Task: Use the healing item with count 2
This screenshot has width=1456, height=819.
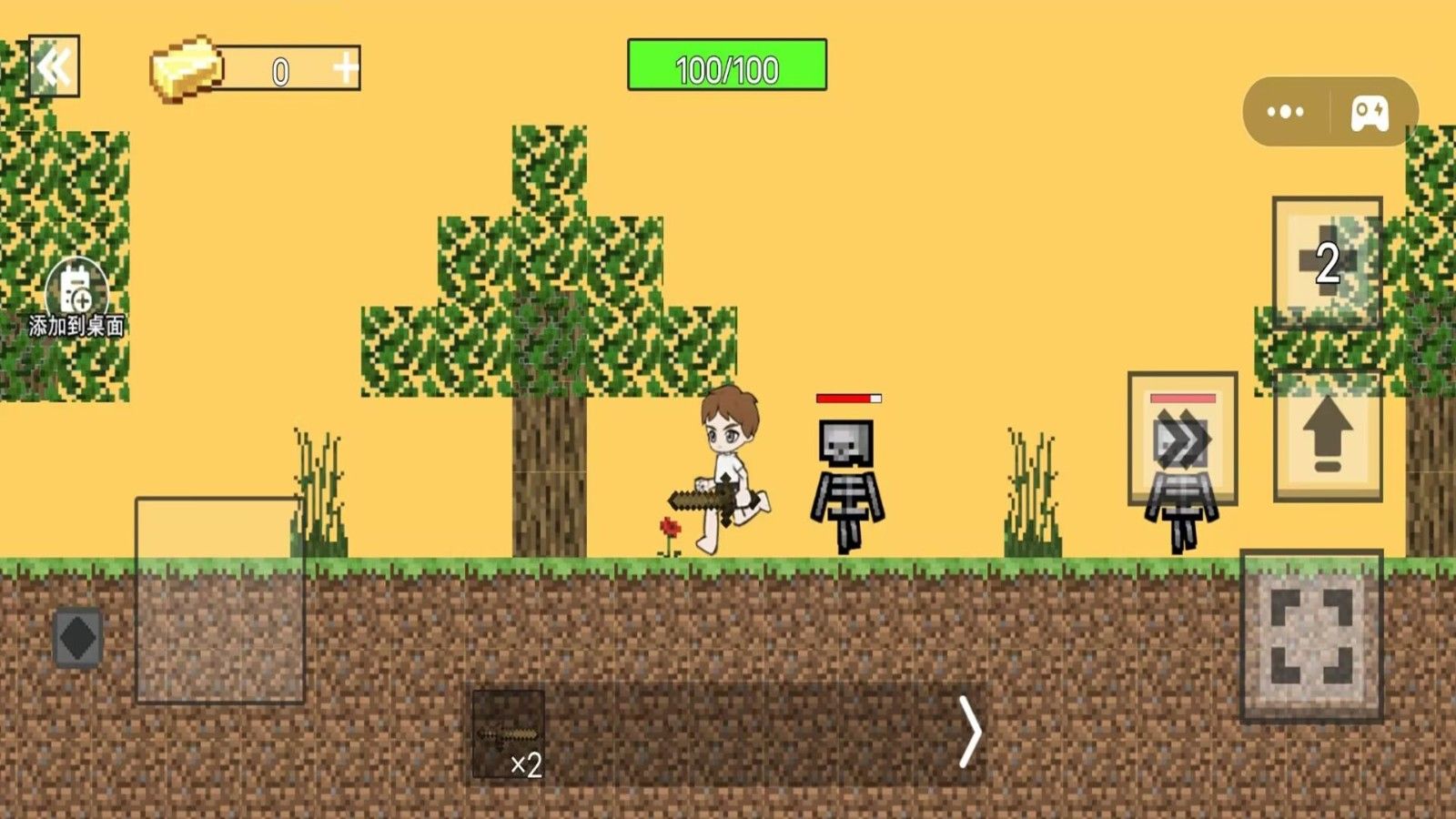Action: (x=1327, y=262)
